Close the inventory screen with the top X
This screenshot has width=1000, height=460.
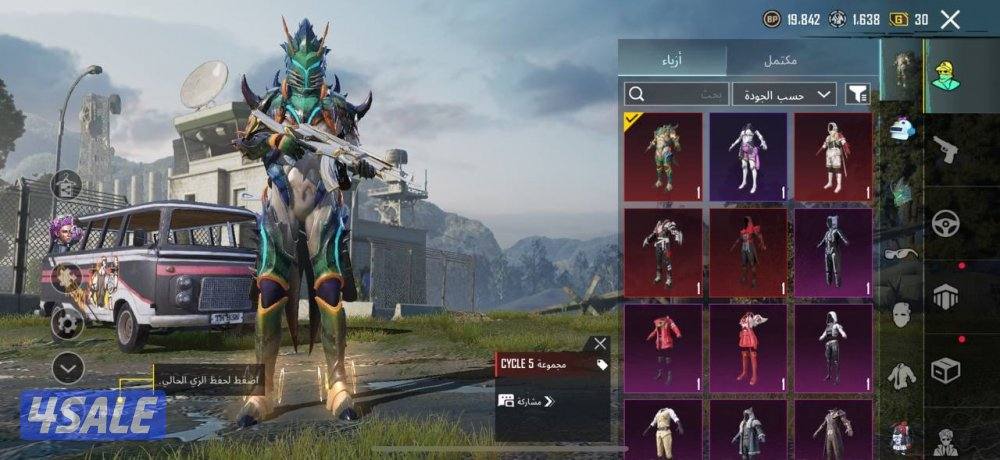pos(950,19)
